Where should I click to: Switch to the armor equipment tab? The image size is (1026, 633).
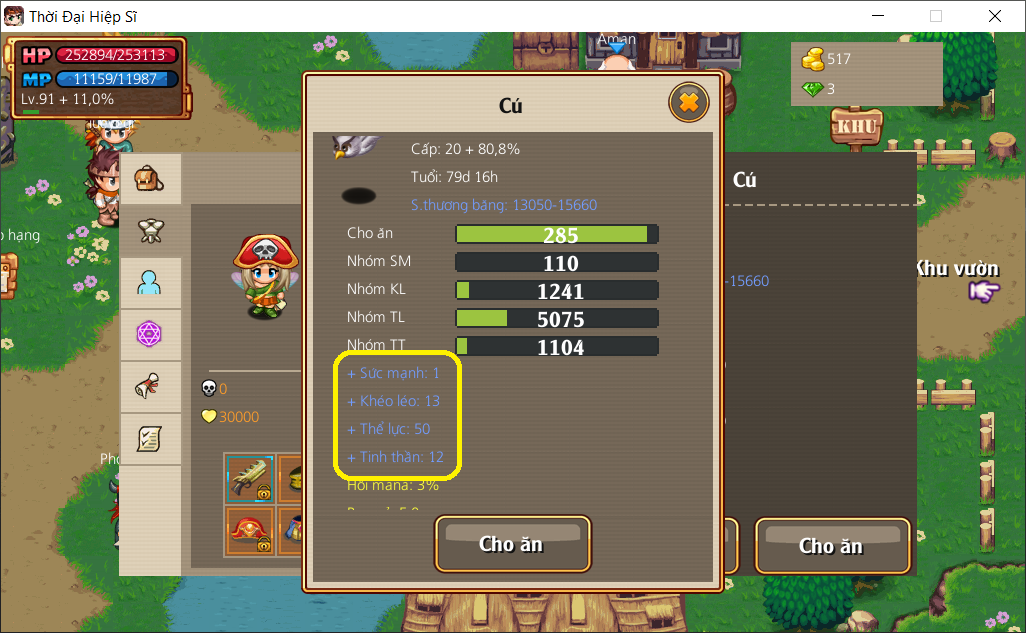(150, 232)
